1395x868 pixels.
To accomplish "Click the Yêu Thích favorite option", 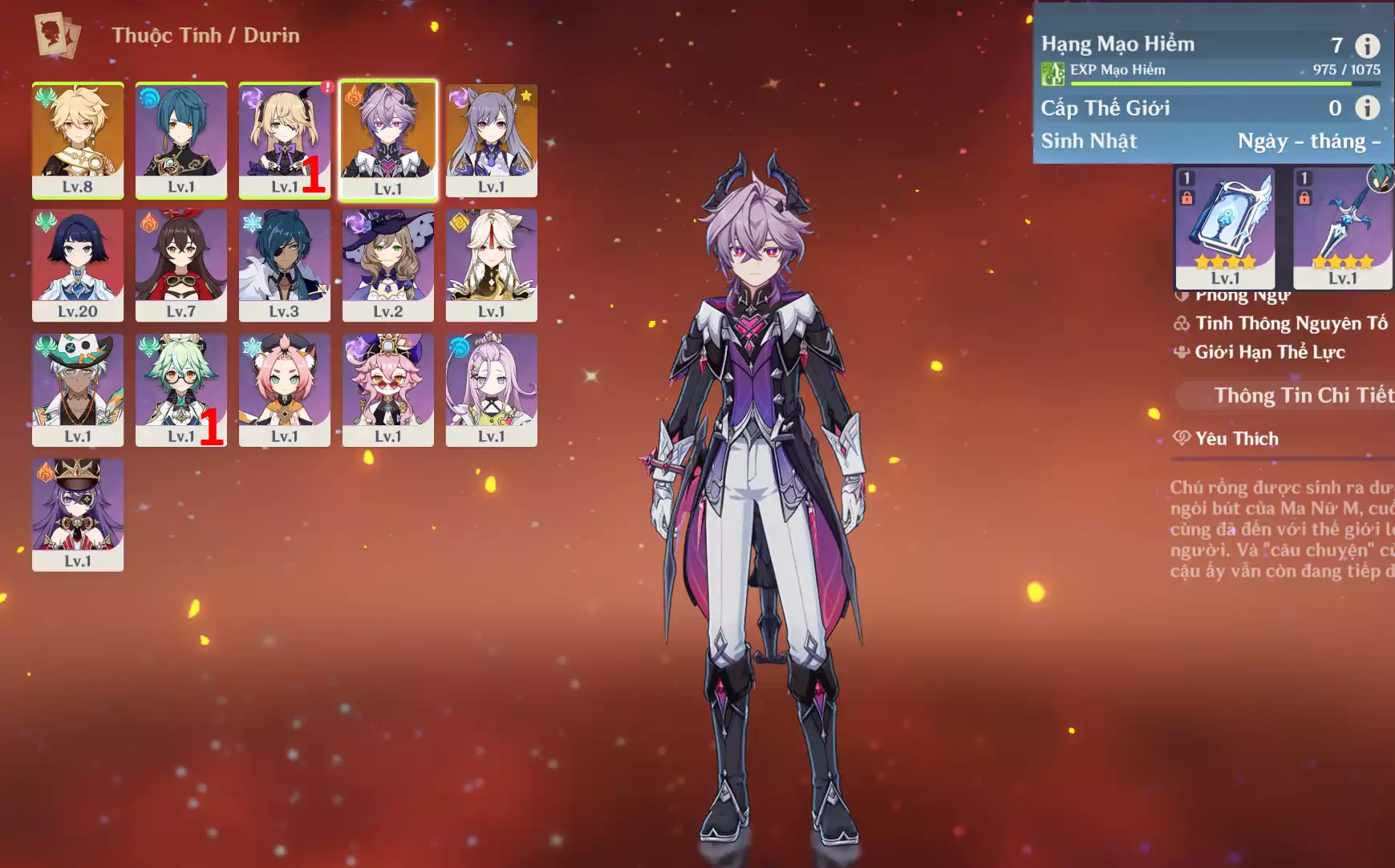I will 1236,439.
